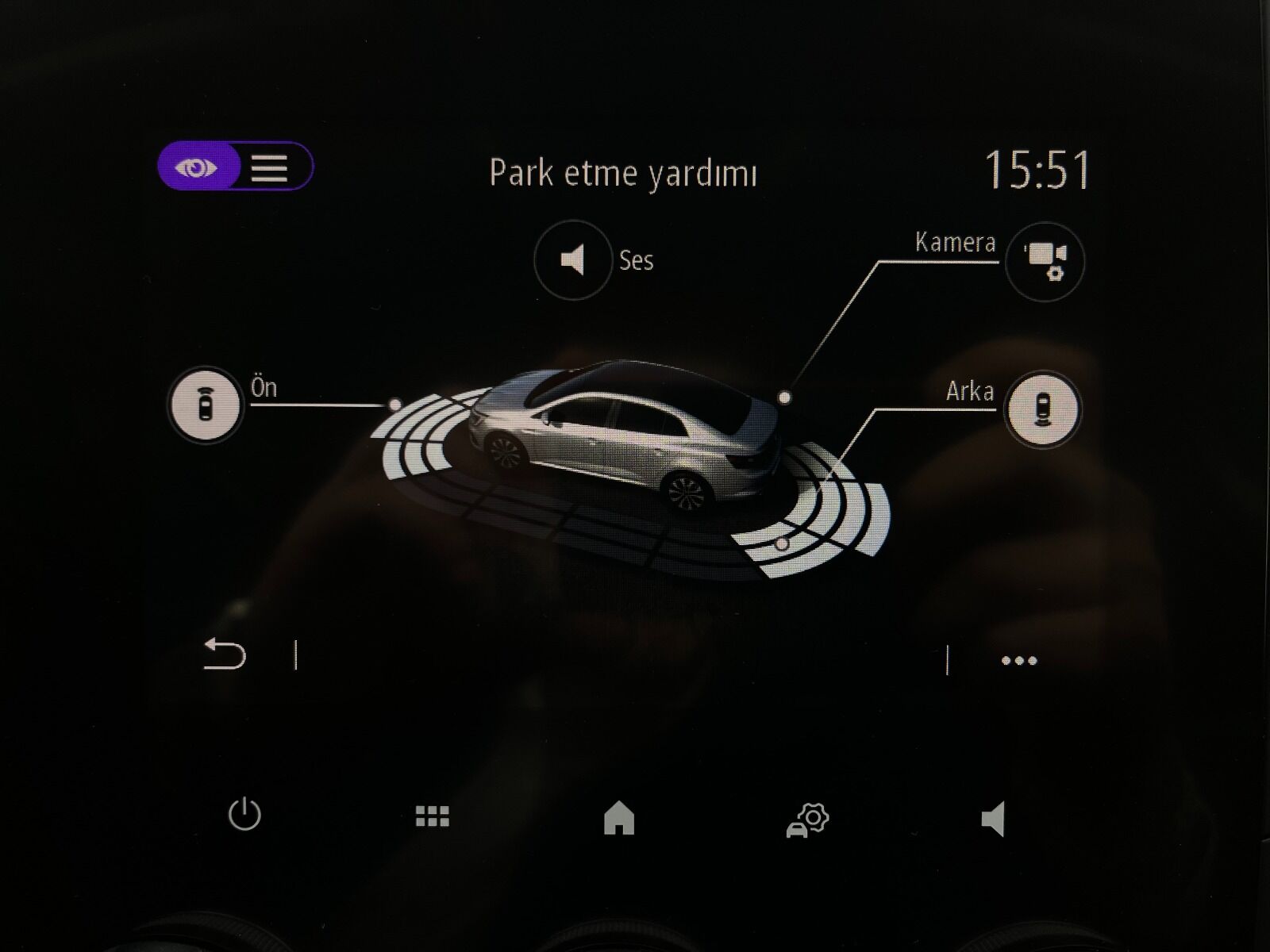Tap the power icon on bottom bar
Image resolution: width=1270 pixels, height=952 pixels.
coord(246,814)
